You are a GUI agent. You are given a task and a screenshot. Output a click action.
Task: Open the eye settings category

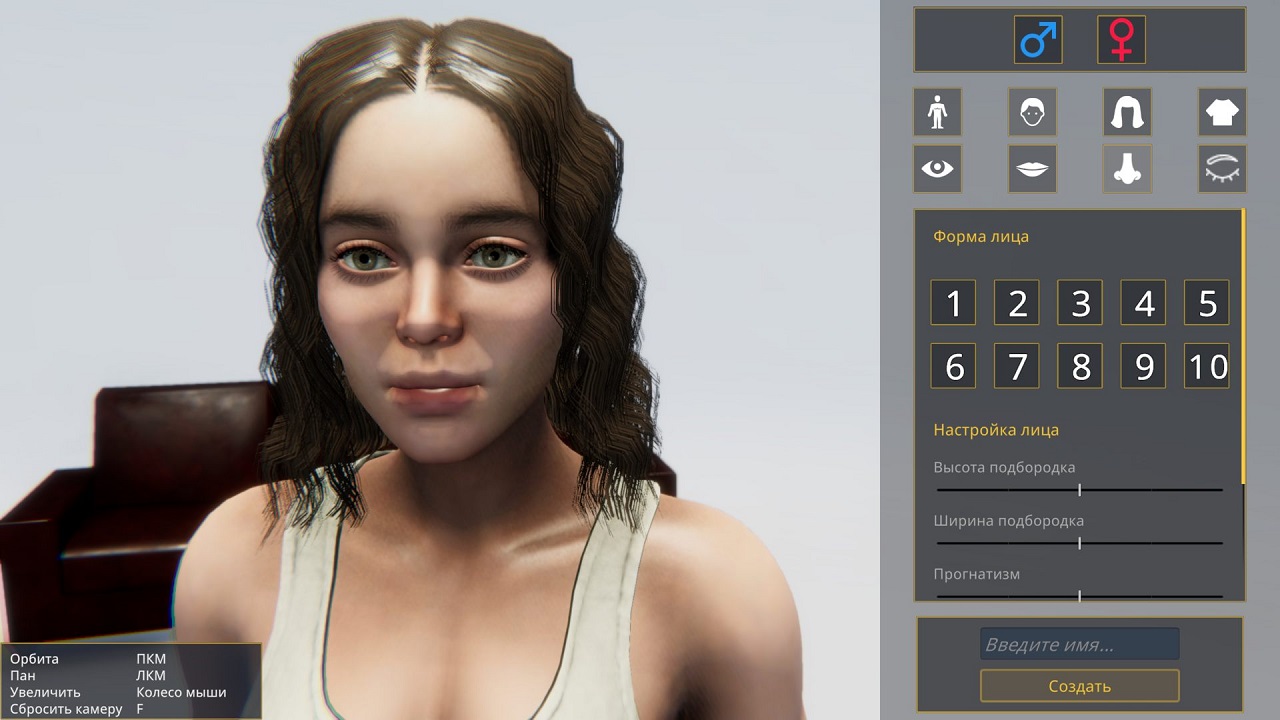coord(937,168)
